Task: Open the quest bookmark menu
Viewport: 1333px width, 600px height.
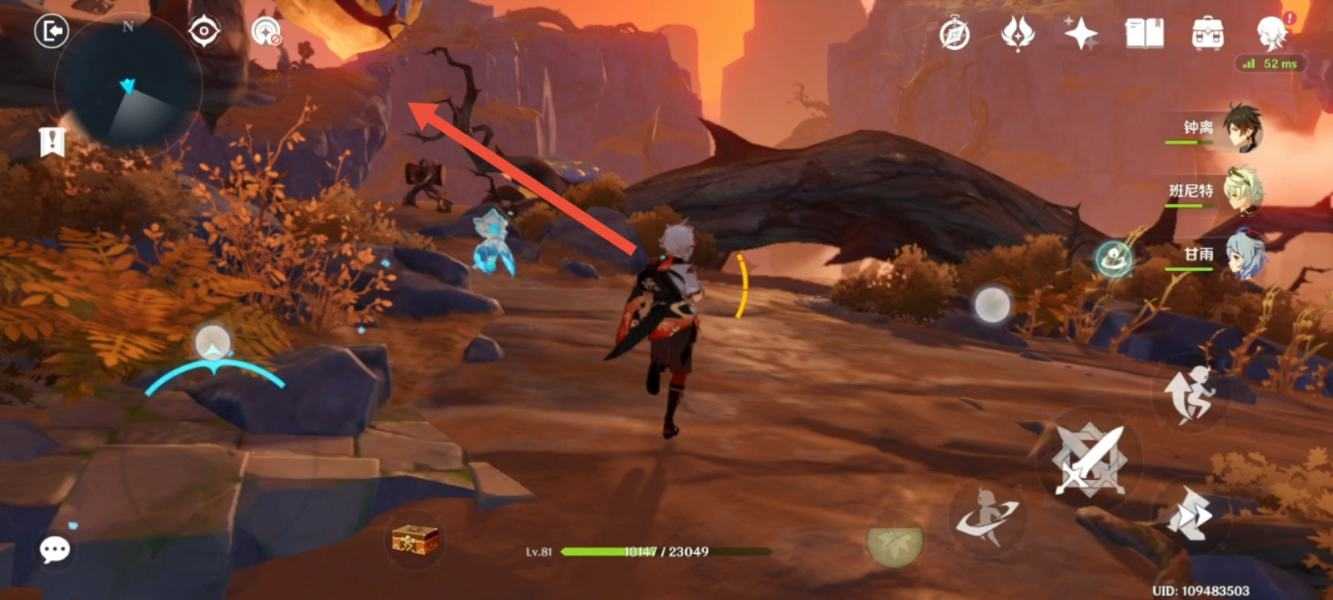Action: (x=51, y=142)
